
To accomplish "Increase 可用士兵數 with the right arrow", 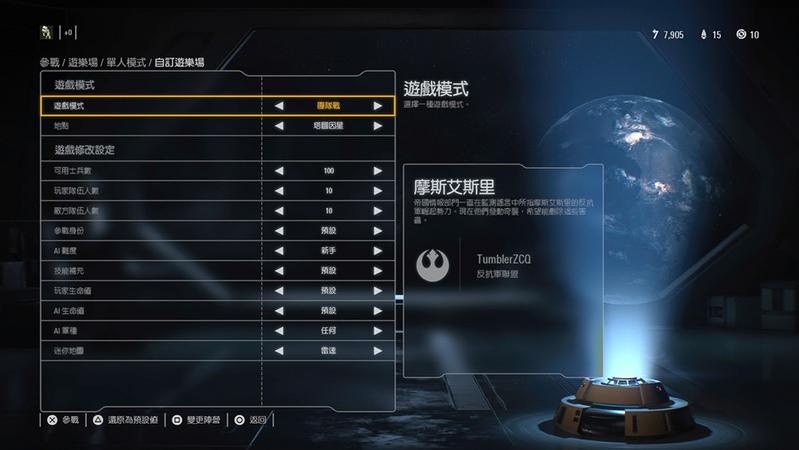I will click(x=378, y=171).
